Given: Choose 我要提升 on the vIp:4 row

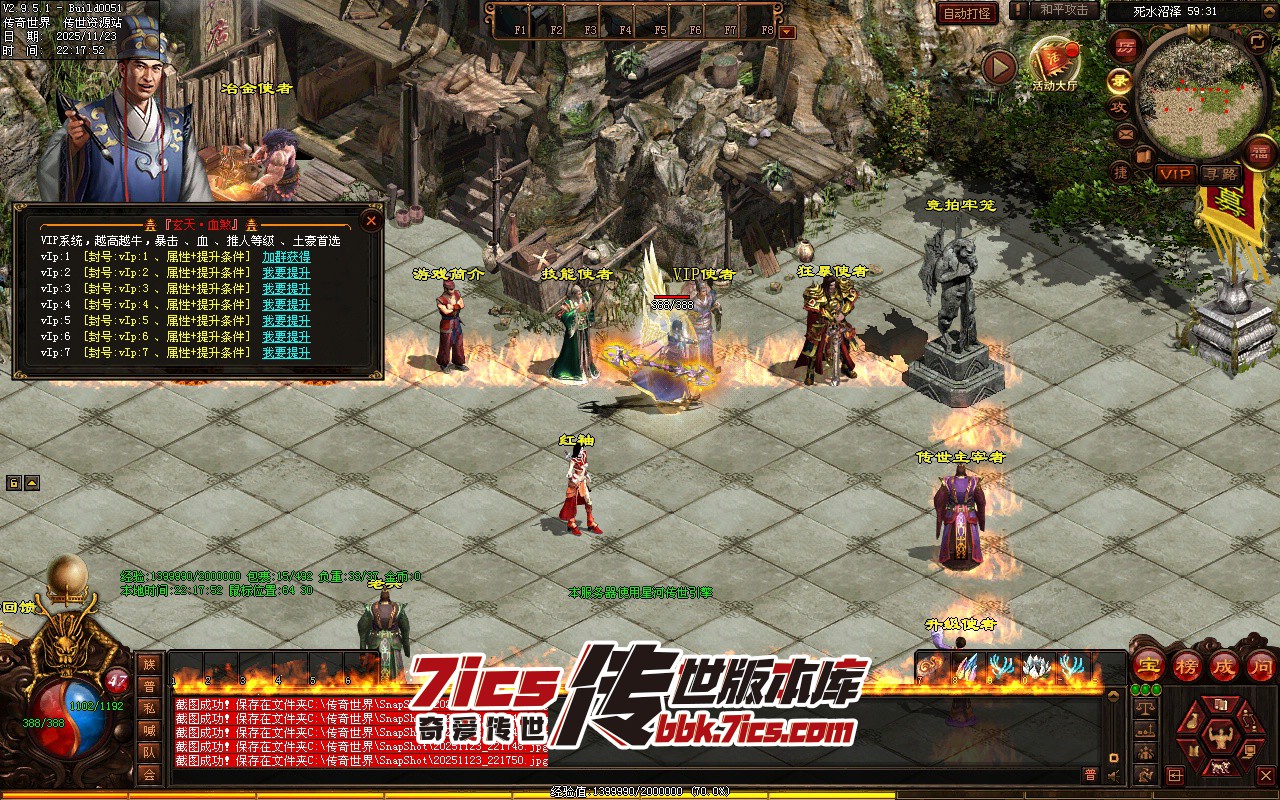Looking at the screenshot, I should (286, 305).
